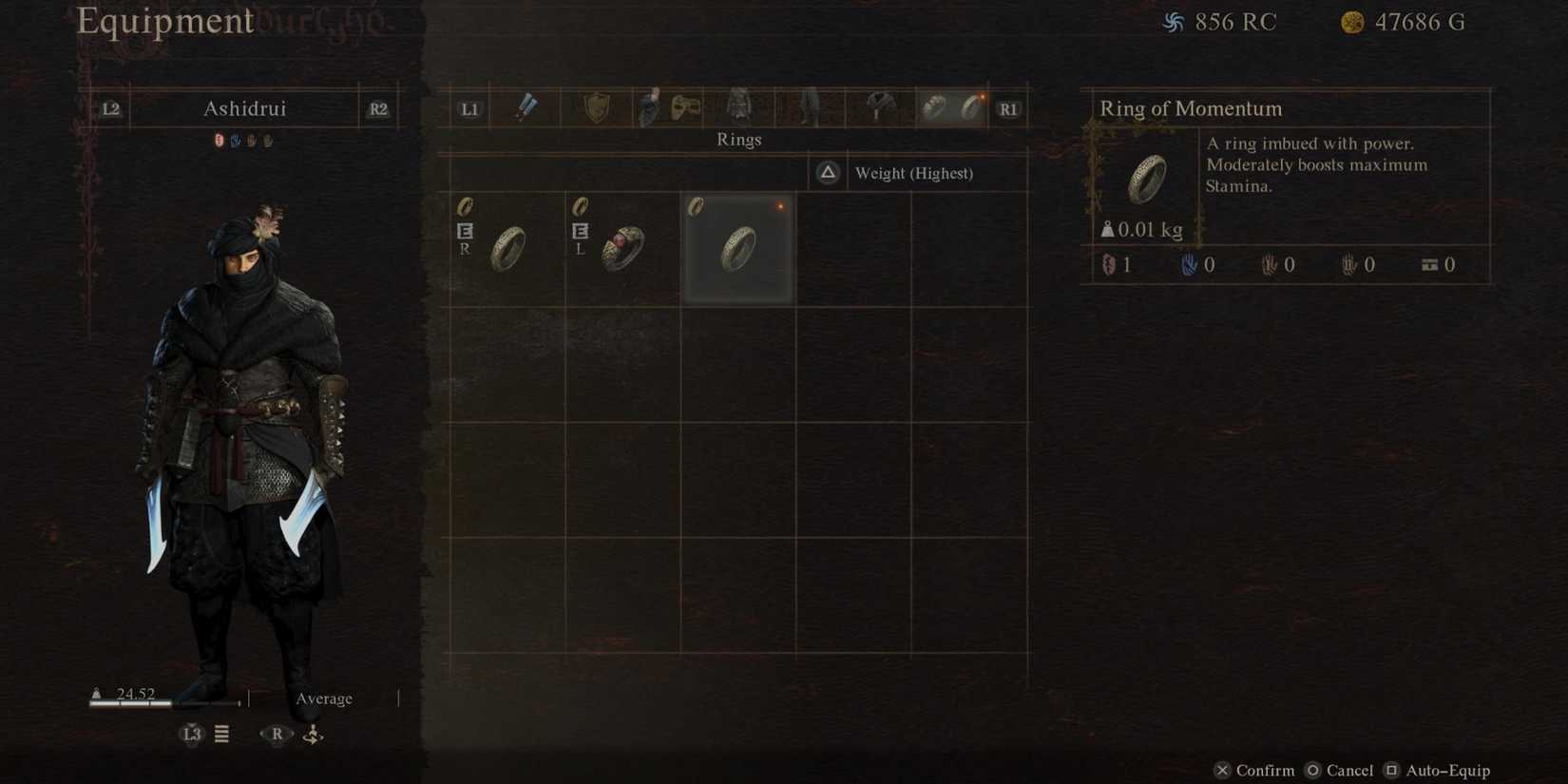Screen dimensions: 1568x784
Task: Select the daggers weapon category icon
Action: 526,107
